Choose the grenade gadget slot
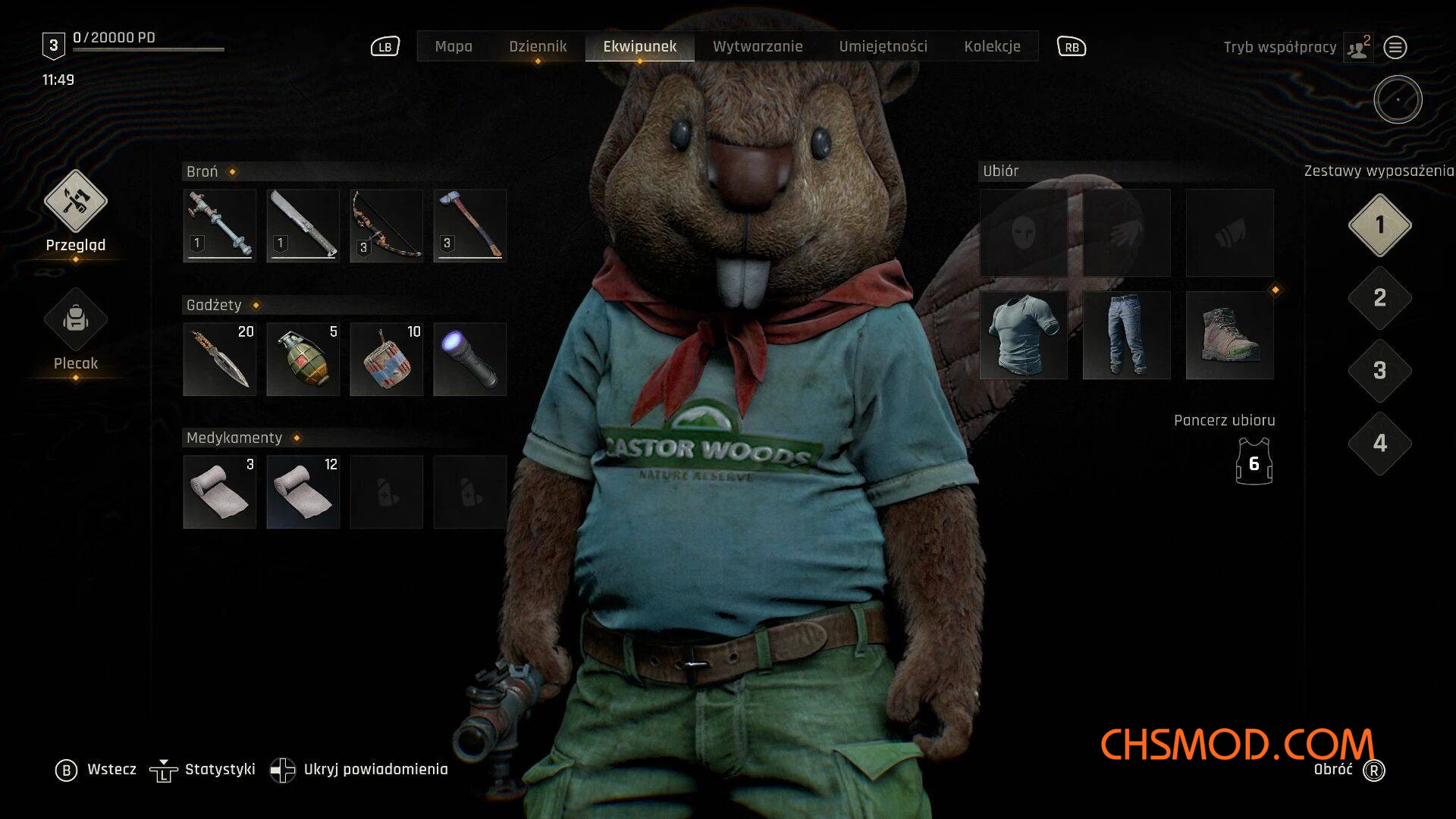The width and height of the screenshot is (1456, 819). point(303,359)
